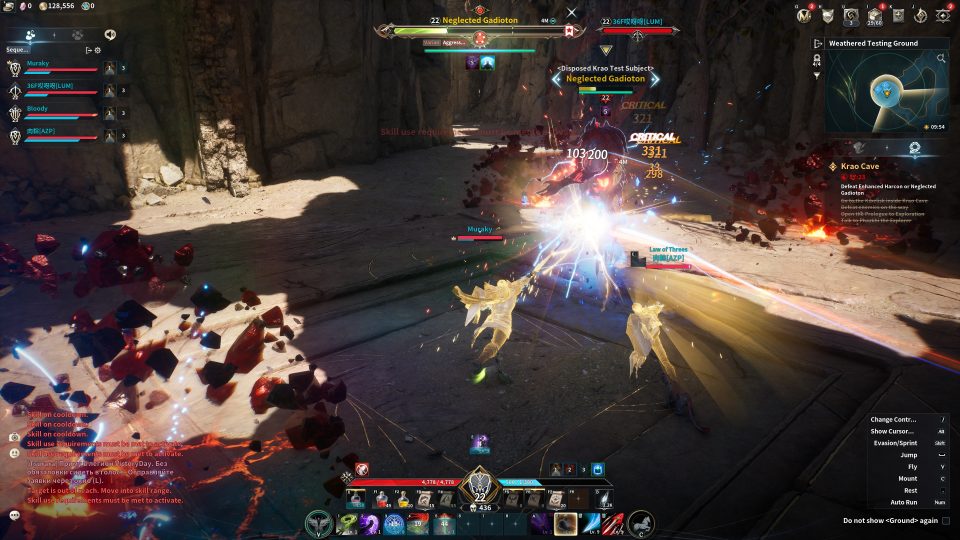The width and height of the screenshot is (960, 540).
Task: Open the Weathered Testing Ground minimap
Action: pos(883,93)
